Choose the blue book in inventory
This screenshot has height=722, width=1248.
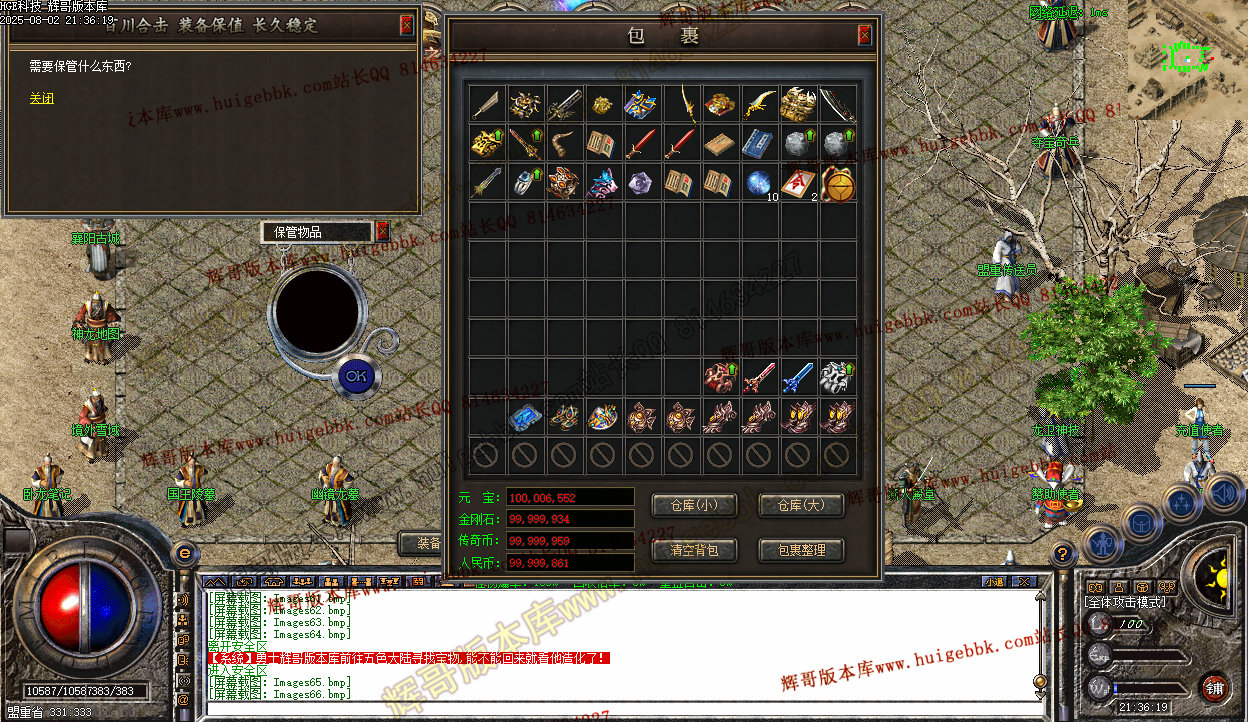[759, 144]
